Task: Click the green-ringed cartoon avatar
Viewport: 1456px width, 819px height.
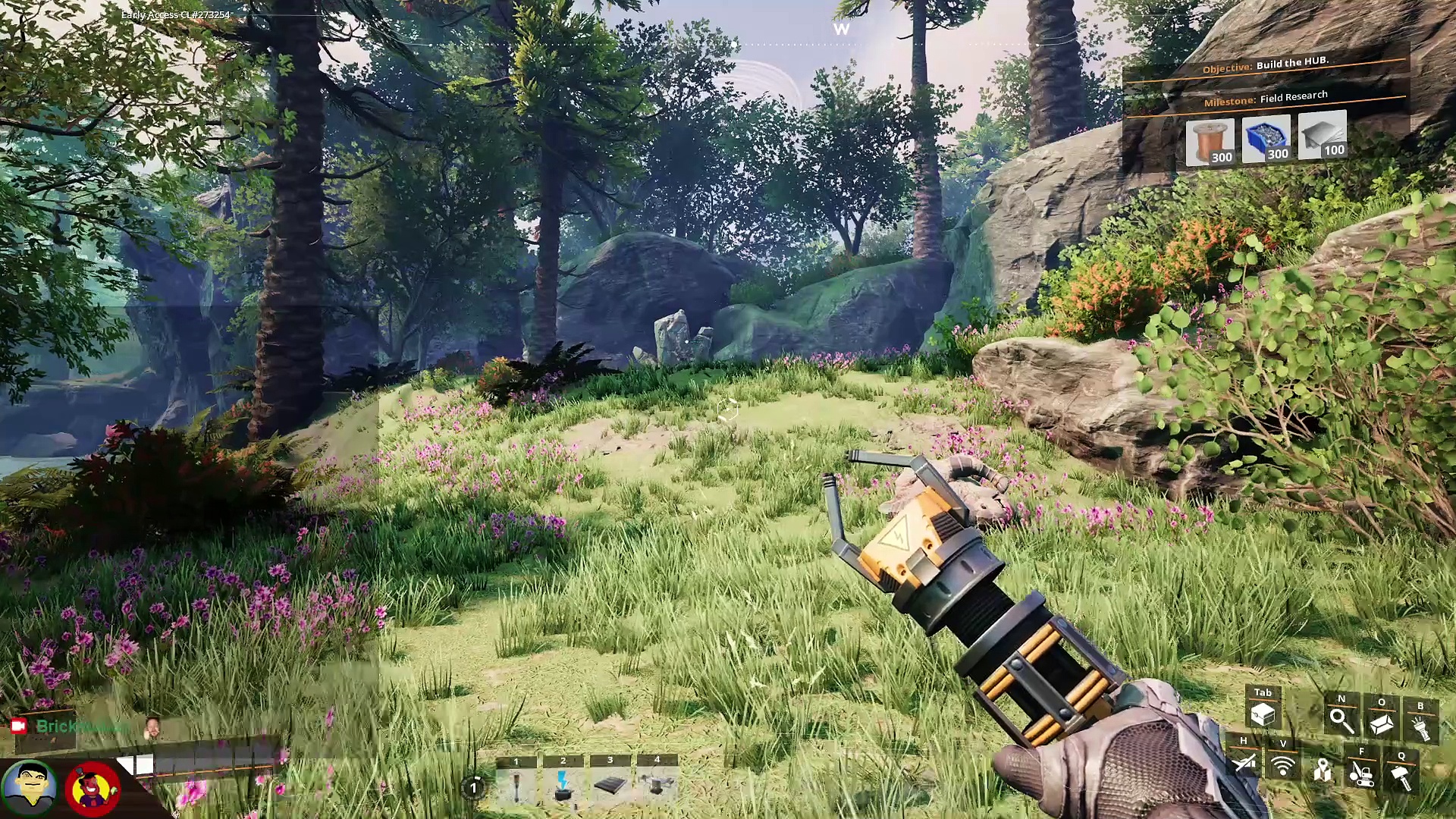Action: tap(29, 787)
